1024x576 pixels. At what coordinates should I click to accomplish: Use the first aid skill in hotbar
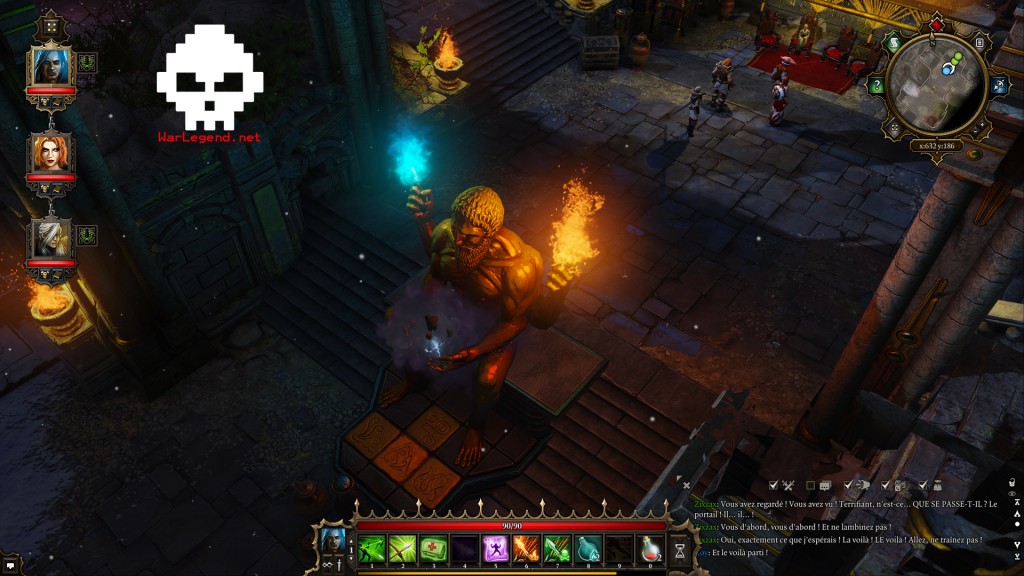point(433,548)
